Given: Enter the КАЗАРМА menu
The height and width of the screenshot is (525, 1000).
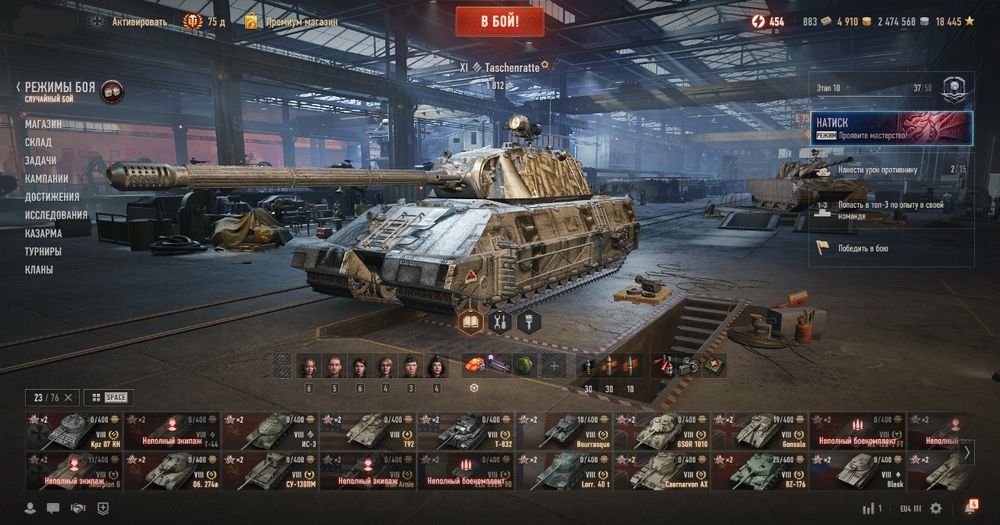Looking at the screenshot, I should [x=44, y=233].
